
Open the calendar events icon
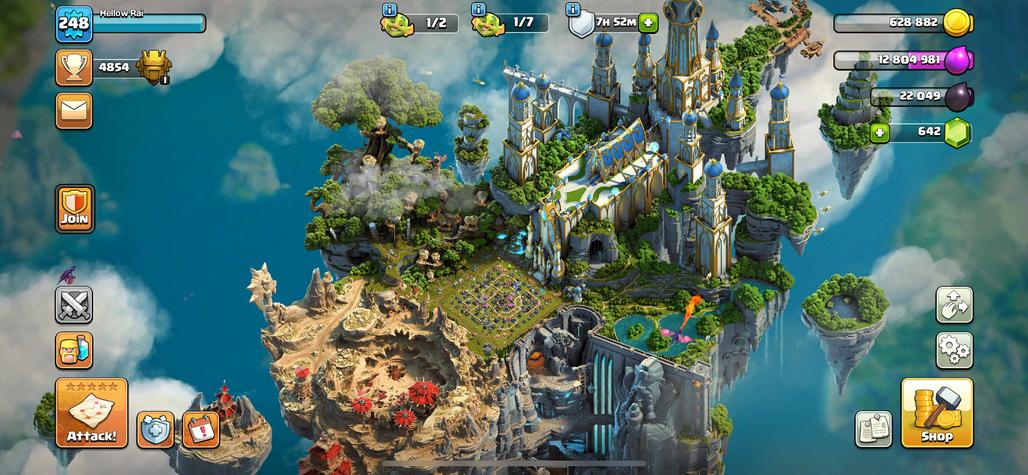[x=201, y=429]
